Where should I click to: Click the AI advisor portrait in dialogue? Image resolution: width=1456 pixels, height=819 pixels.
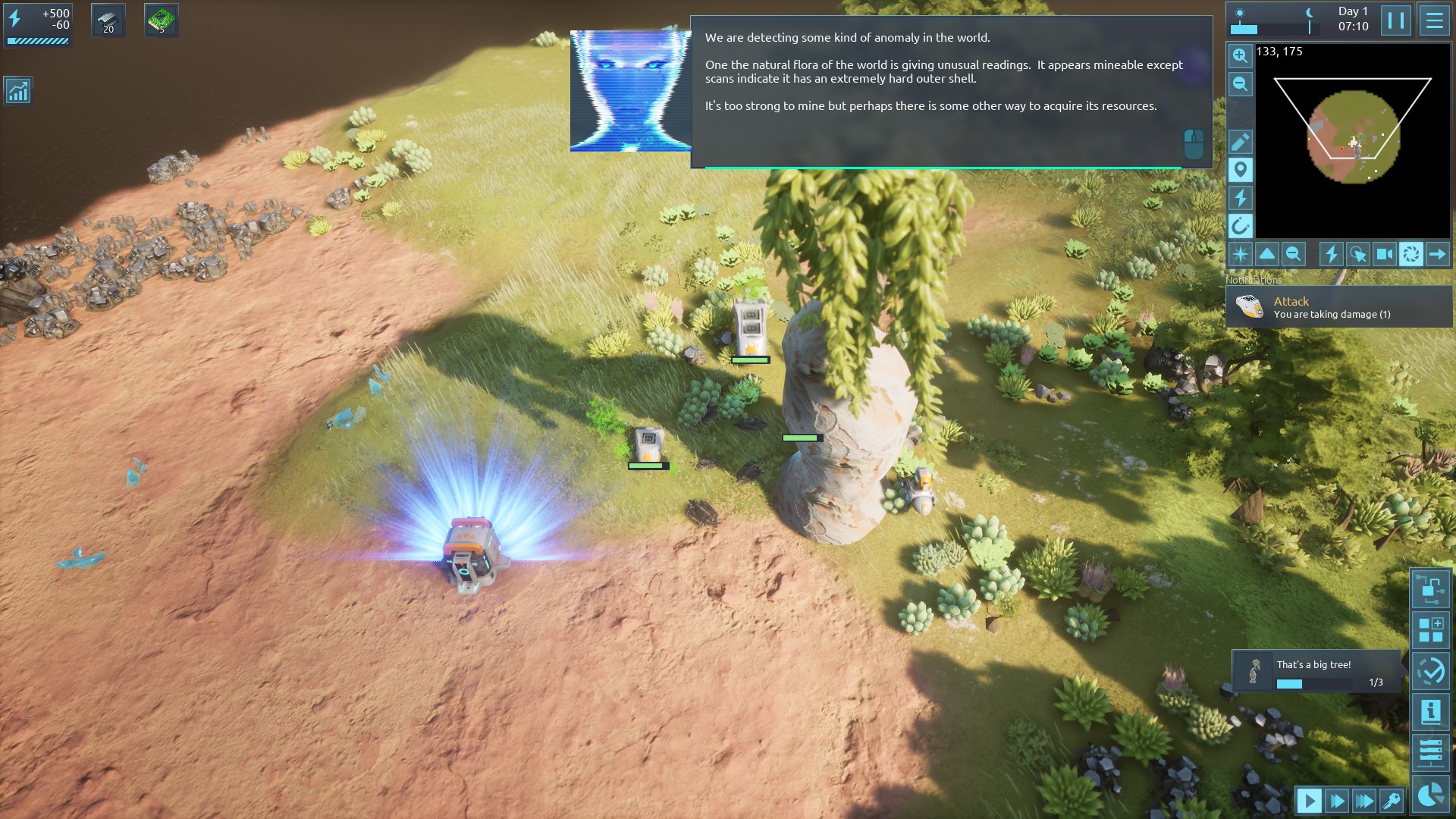(x=629, y=91)
